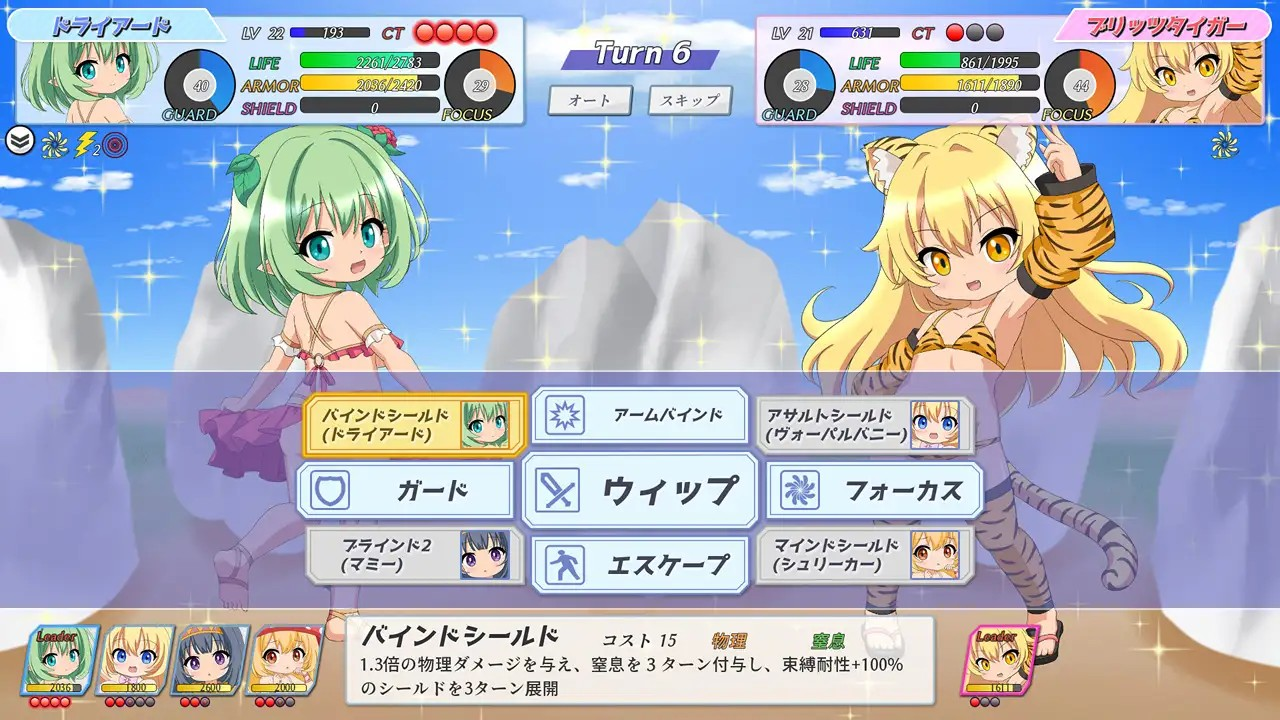The image size is (1280, 720).
Task: Click the lightning buff icon with 2 counter
Action: click(x=84, y=143)
